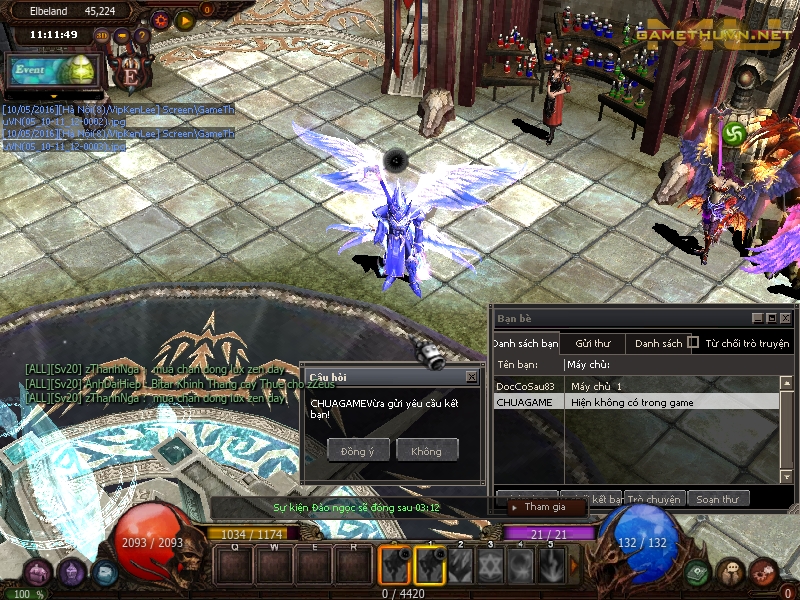Image resolution: width=800 pixels, height=600 pixels.
Task: Select the CHUAGAME friend row
Action: pyautogui.click(x=526, y=402)
